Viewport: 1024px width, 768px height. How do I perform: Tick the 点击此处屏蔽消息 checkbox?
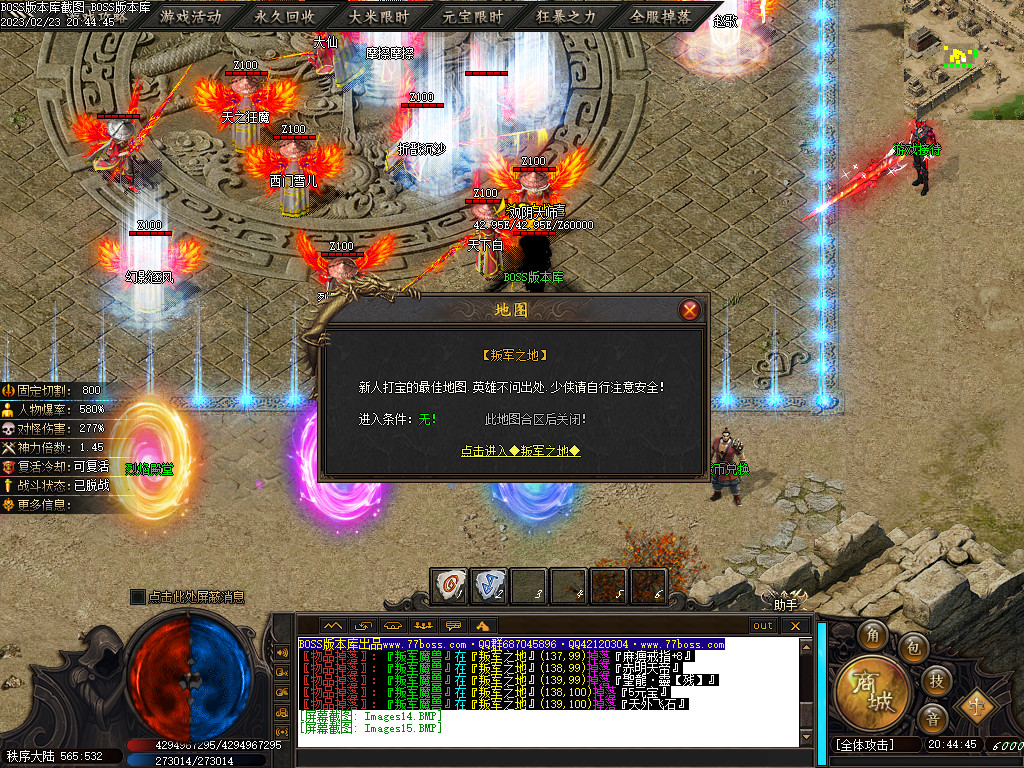click(138, 597)
